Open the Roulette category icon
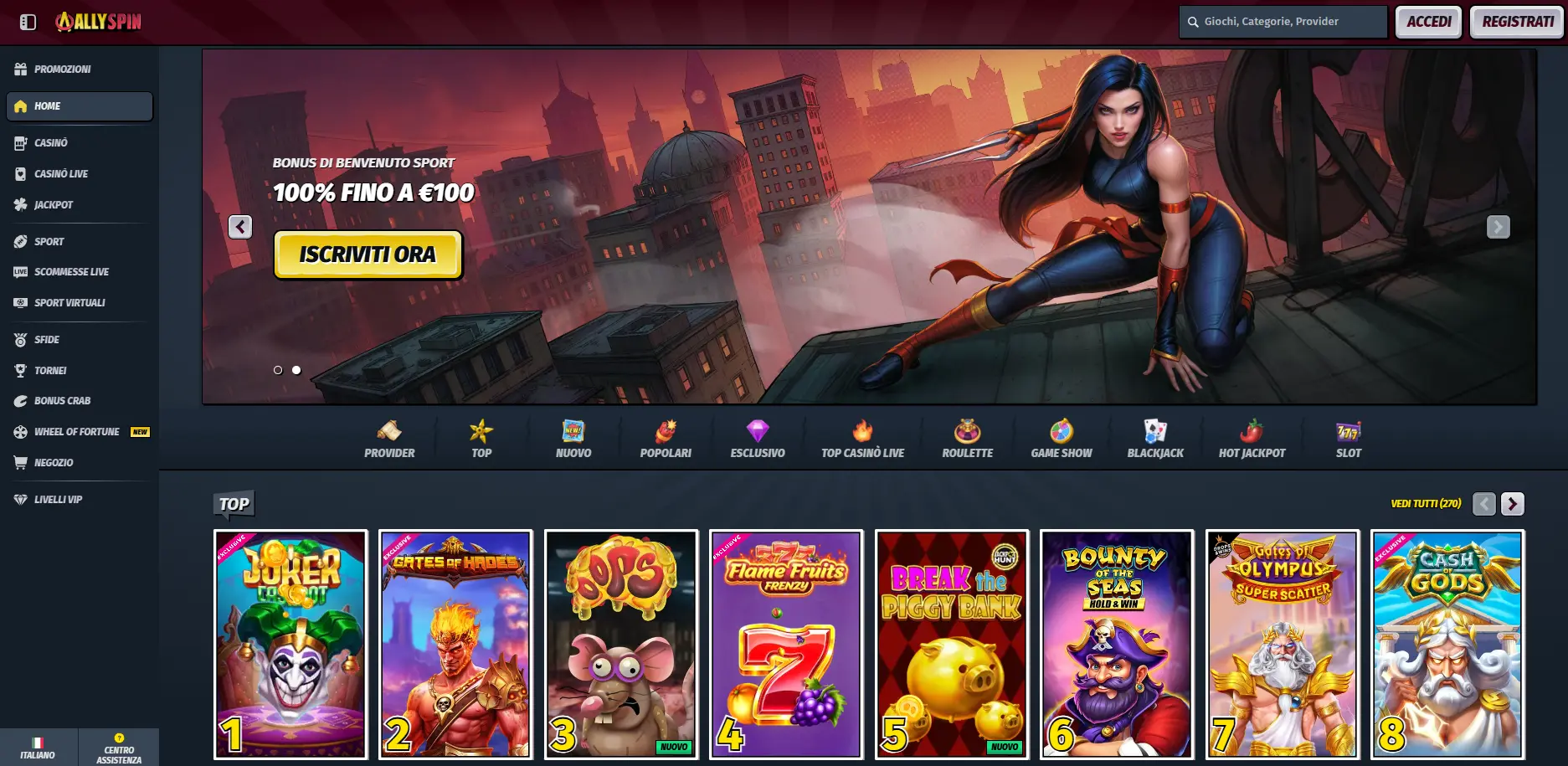Screen dimensions: 1568x766 (x=967, y=429)
